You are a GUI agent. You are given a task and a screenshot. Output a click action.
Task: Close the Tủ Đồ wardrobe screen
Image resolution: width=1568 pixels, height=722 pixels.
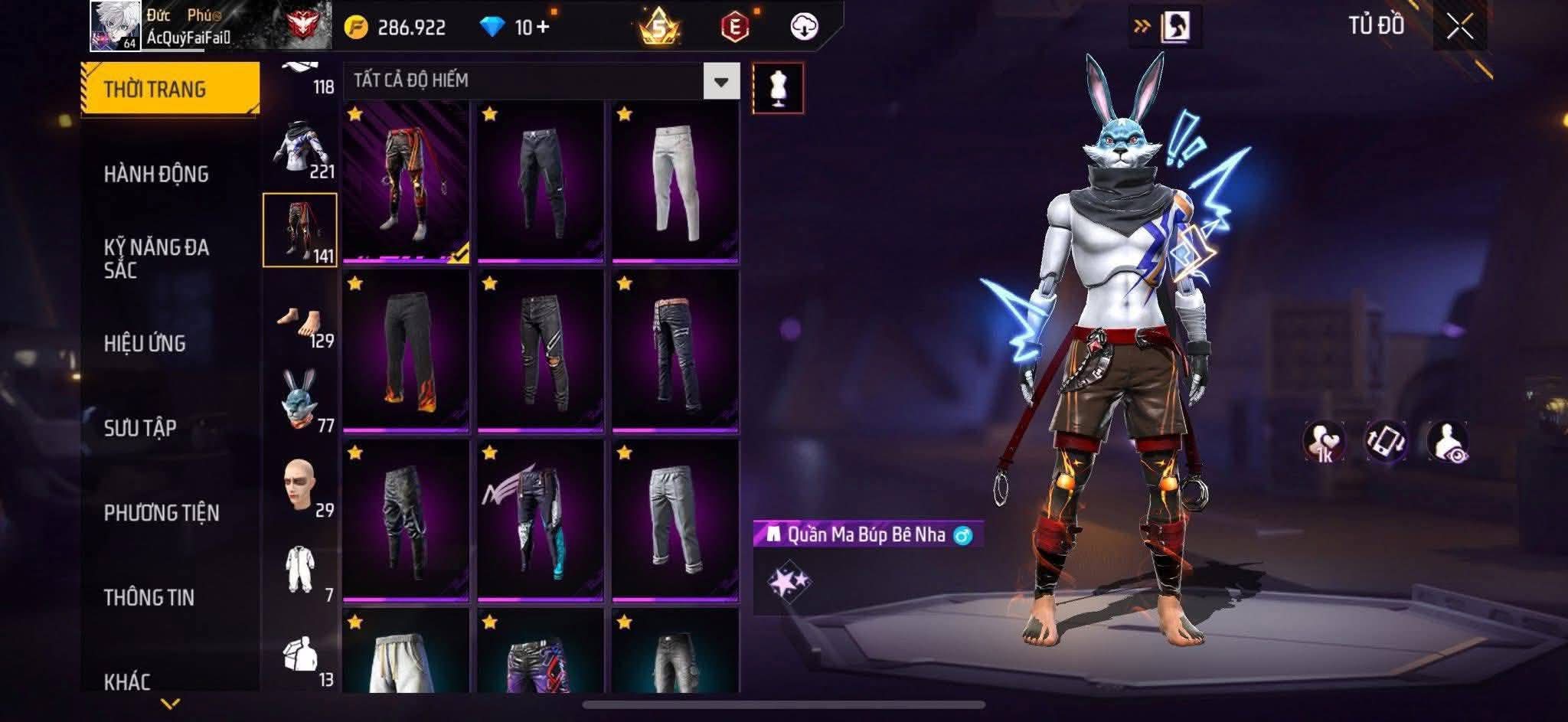[1459, 28]
